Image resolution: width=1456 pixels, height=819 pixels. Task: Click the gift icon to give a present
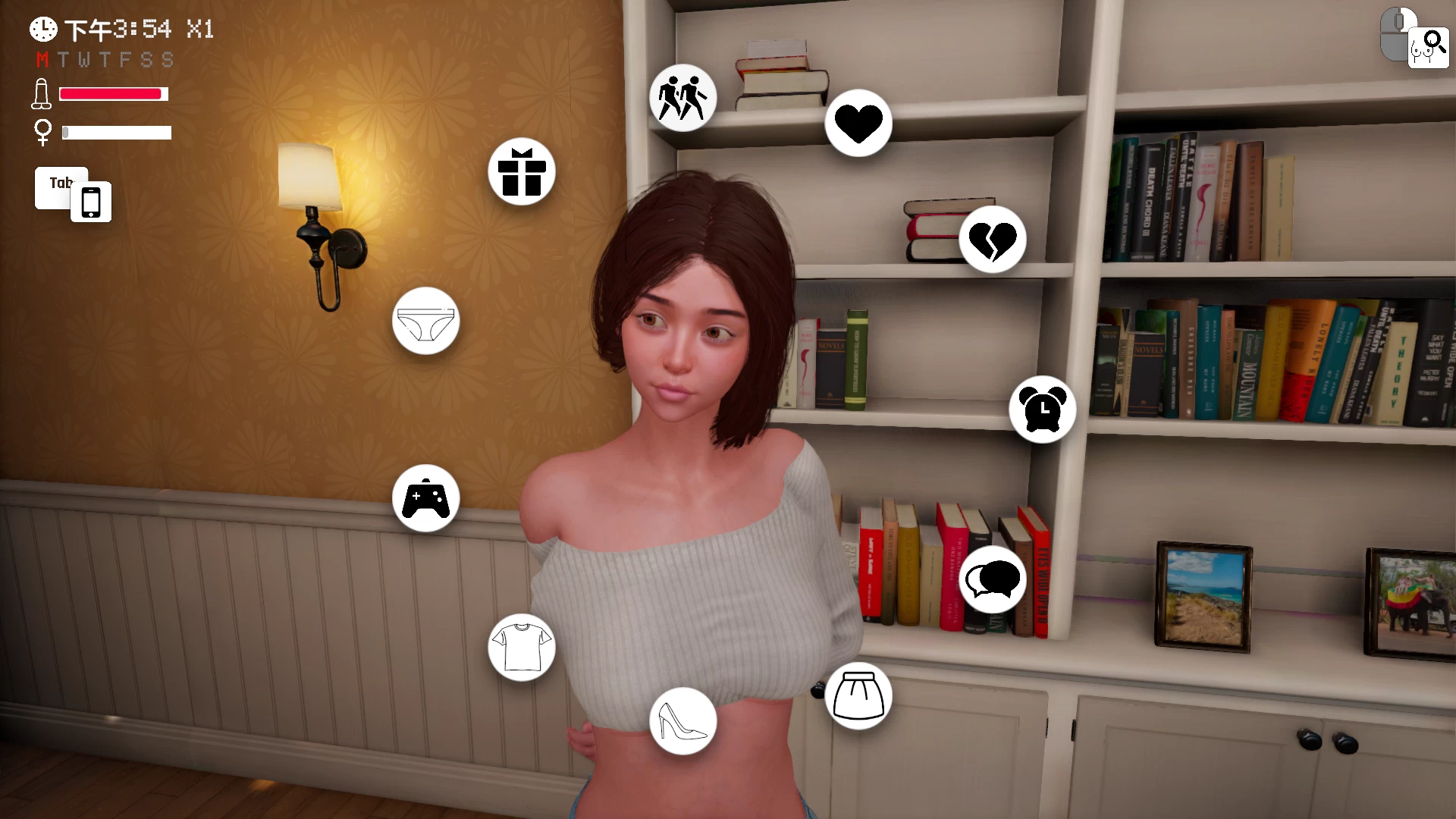pyautogui.click(x=521, y=172)
